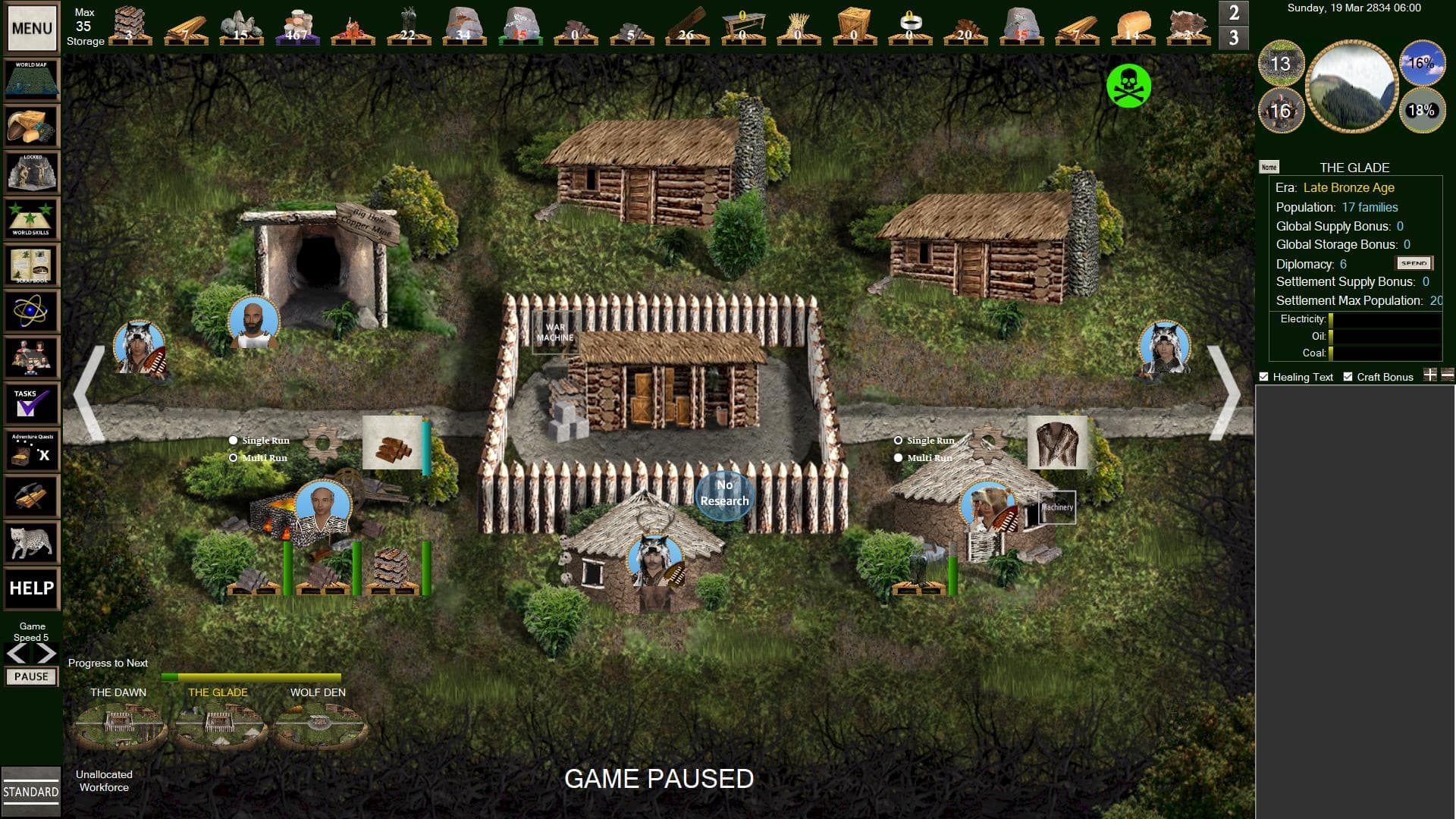Decrease game speed with left arrow

click(x=17, y=654)
